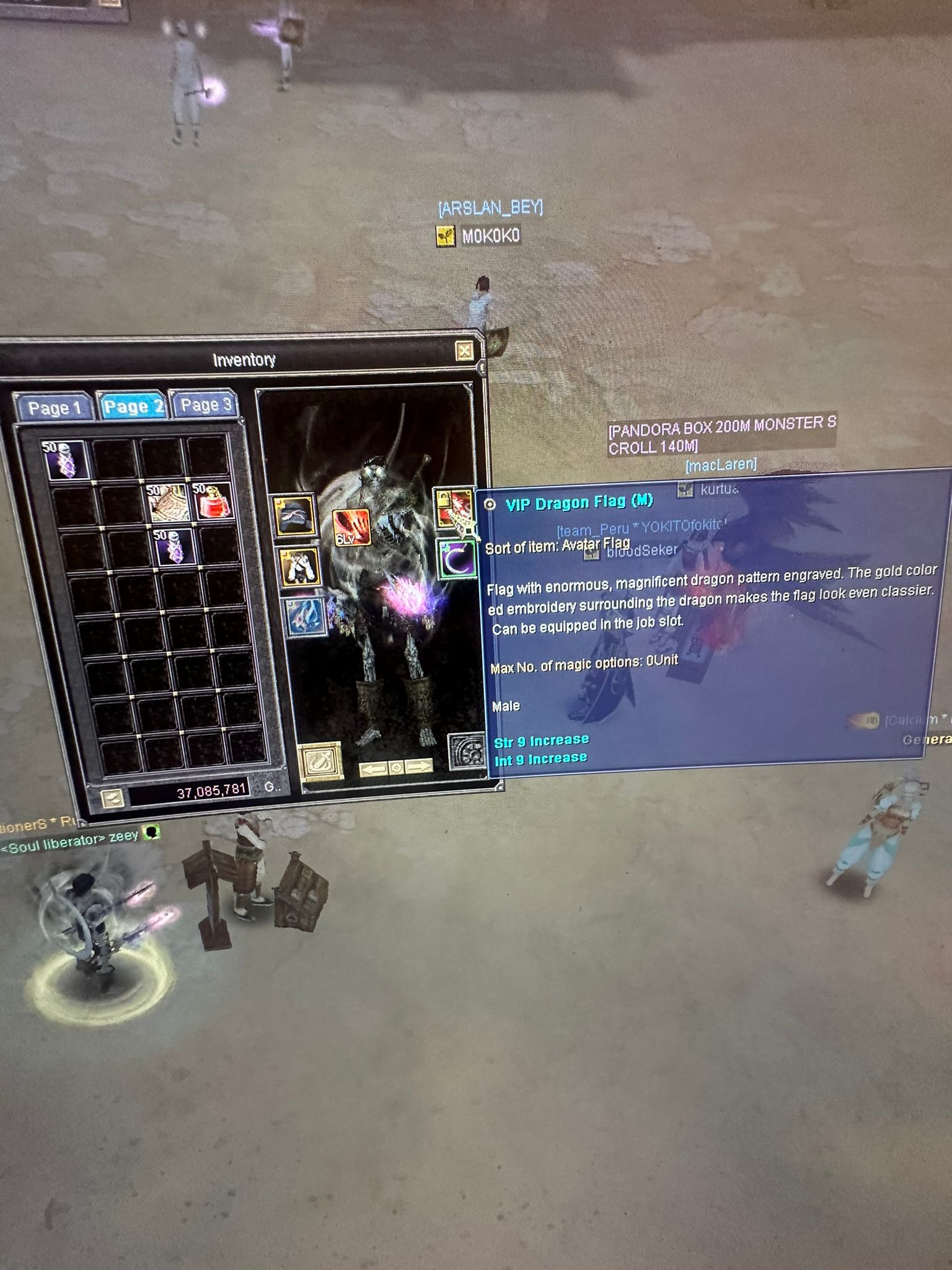This screenshot has height=1270, width=952.
Task: Click the avatar hat equipment slot
Action: (x=294, y=515)
